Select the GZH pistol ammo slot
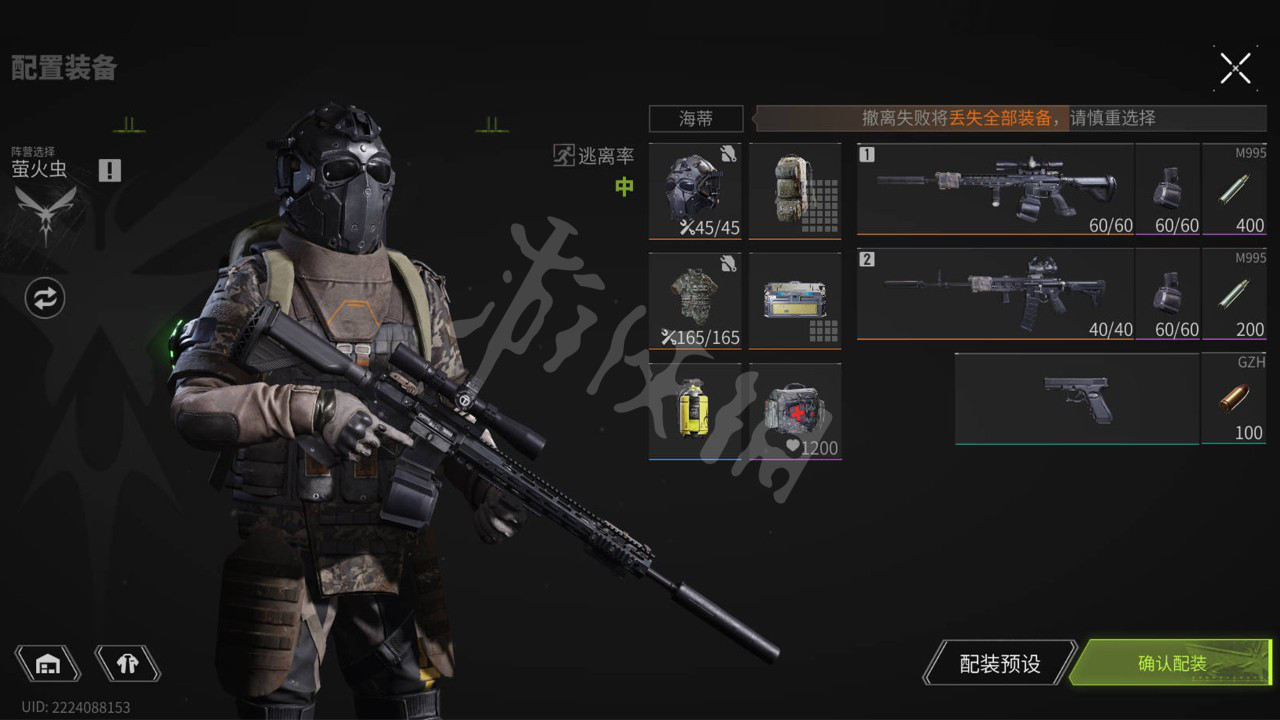 (1235, 398)
